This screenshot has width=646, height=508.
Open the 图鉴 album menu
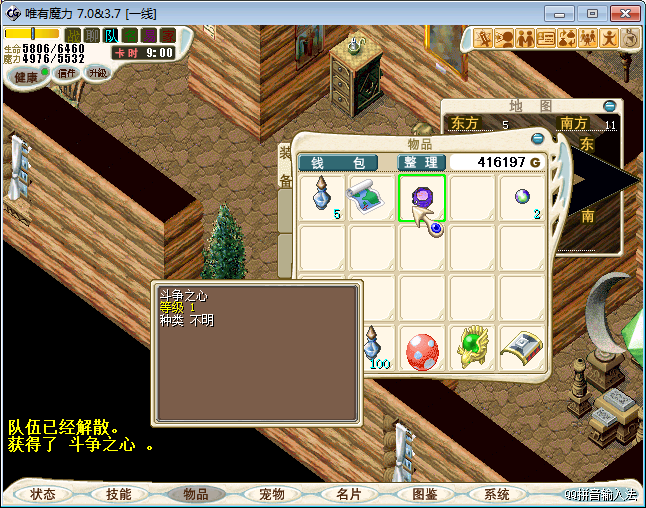424,494
